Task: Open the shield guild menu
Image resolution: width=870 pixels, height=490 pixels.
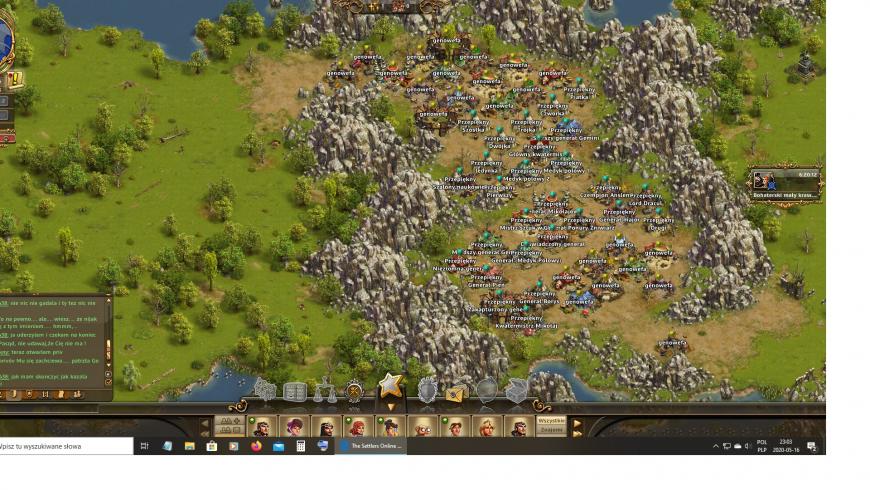Action: (427, 391)
